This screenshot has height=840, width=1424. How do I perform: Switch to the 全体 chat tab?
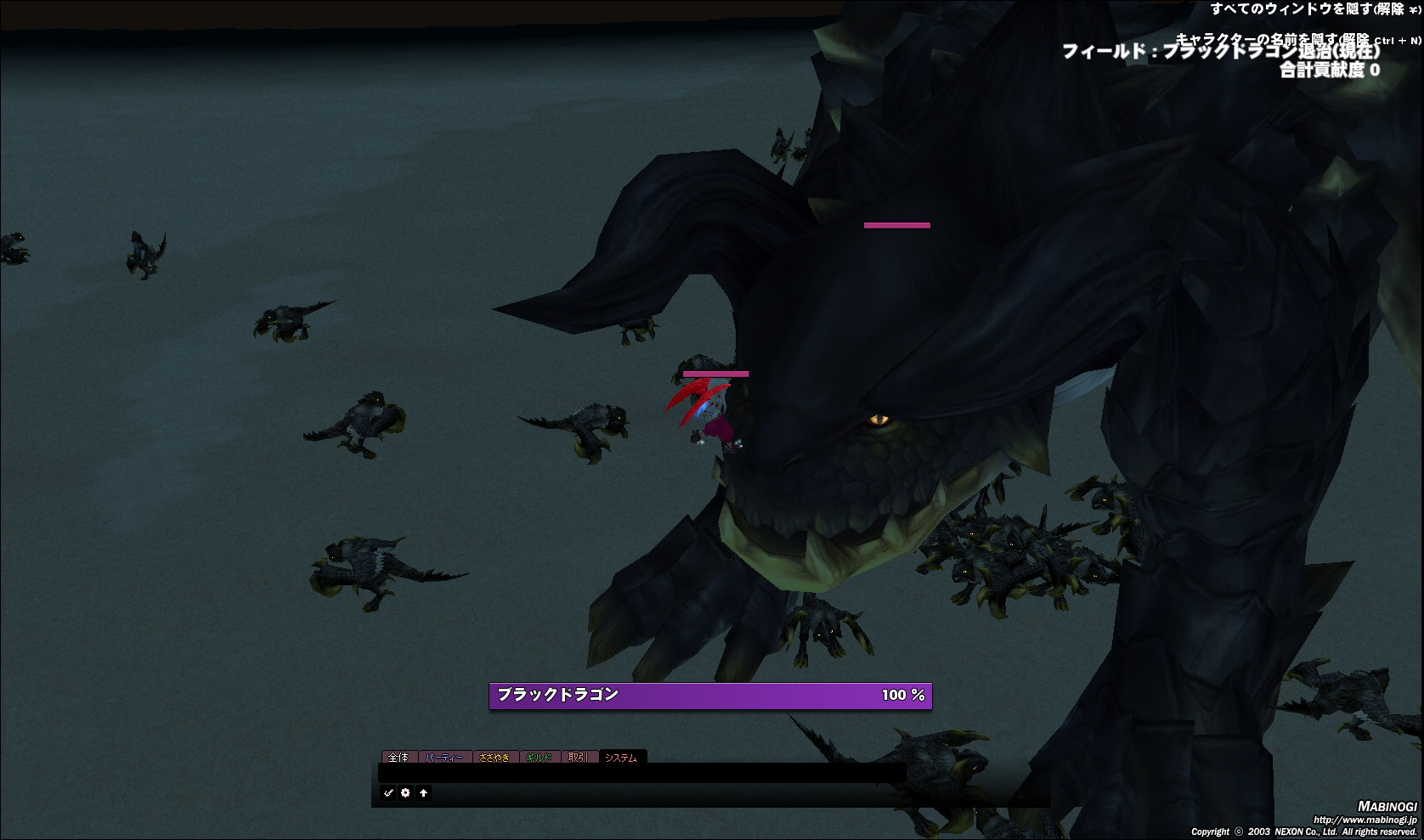[x=398, y=757]
